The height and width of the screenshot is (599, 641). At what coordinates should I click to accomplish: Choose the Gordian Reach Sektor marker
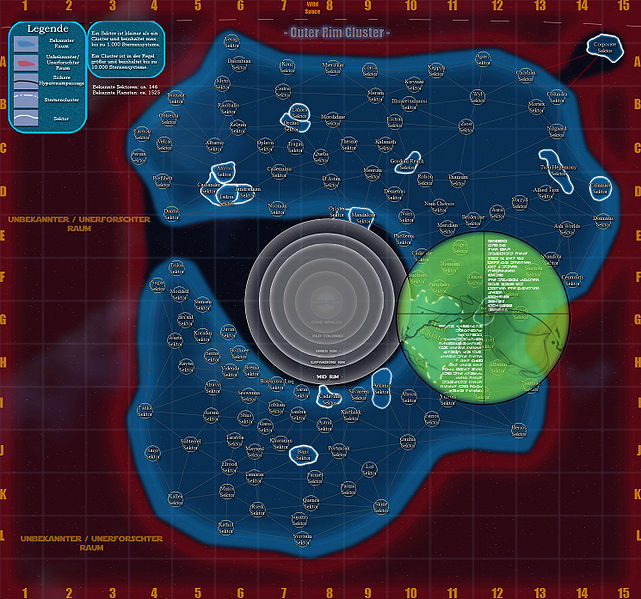[x=405, y=162]
